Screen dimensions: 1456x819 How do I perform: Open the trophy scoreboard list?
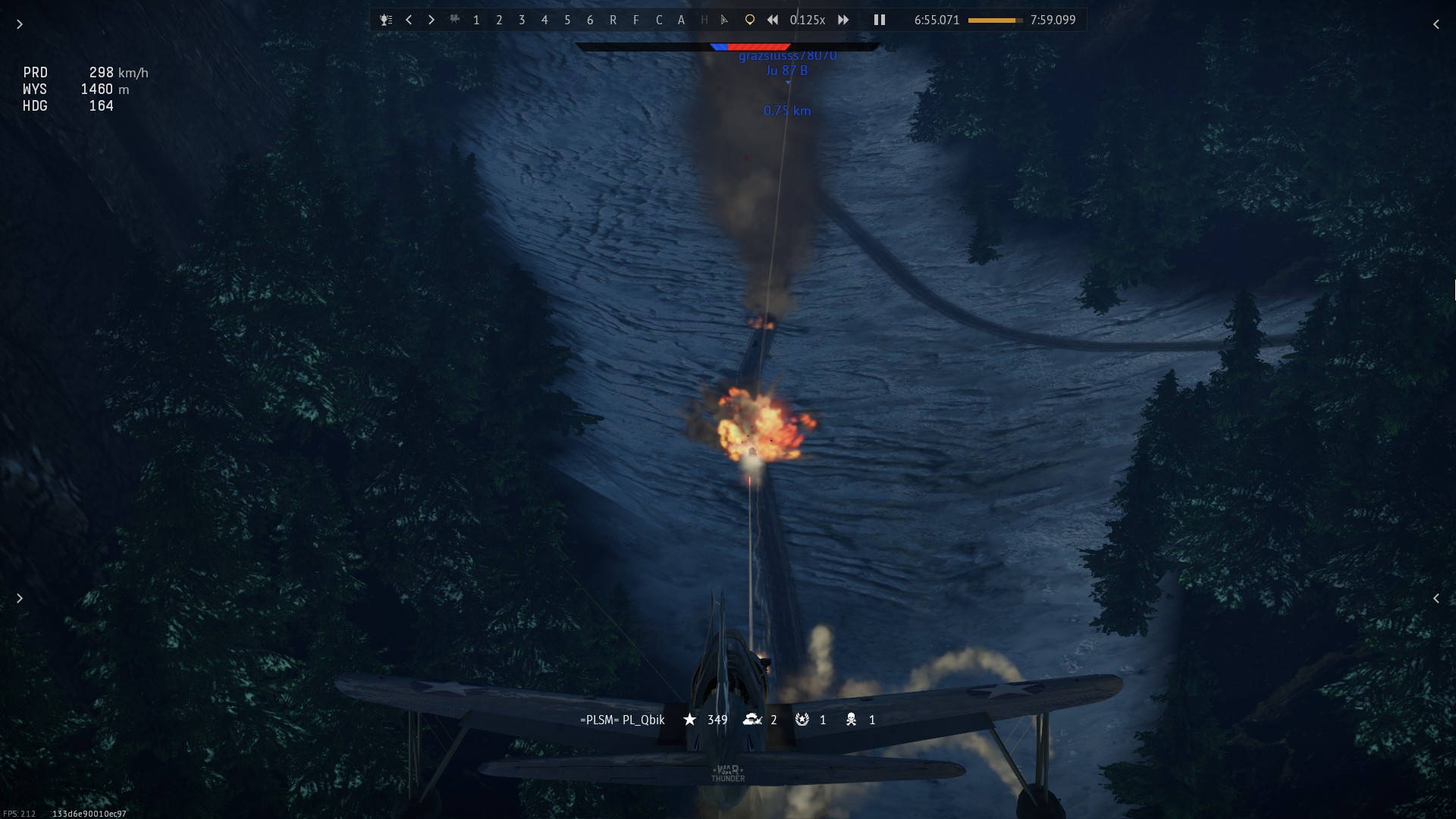point(386,20)
